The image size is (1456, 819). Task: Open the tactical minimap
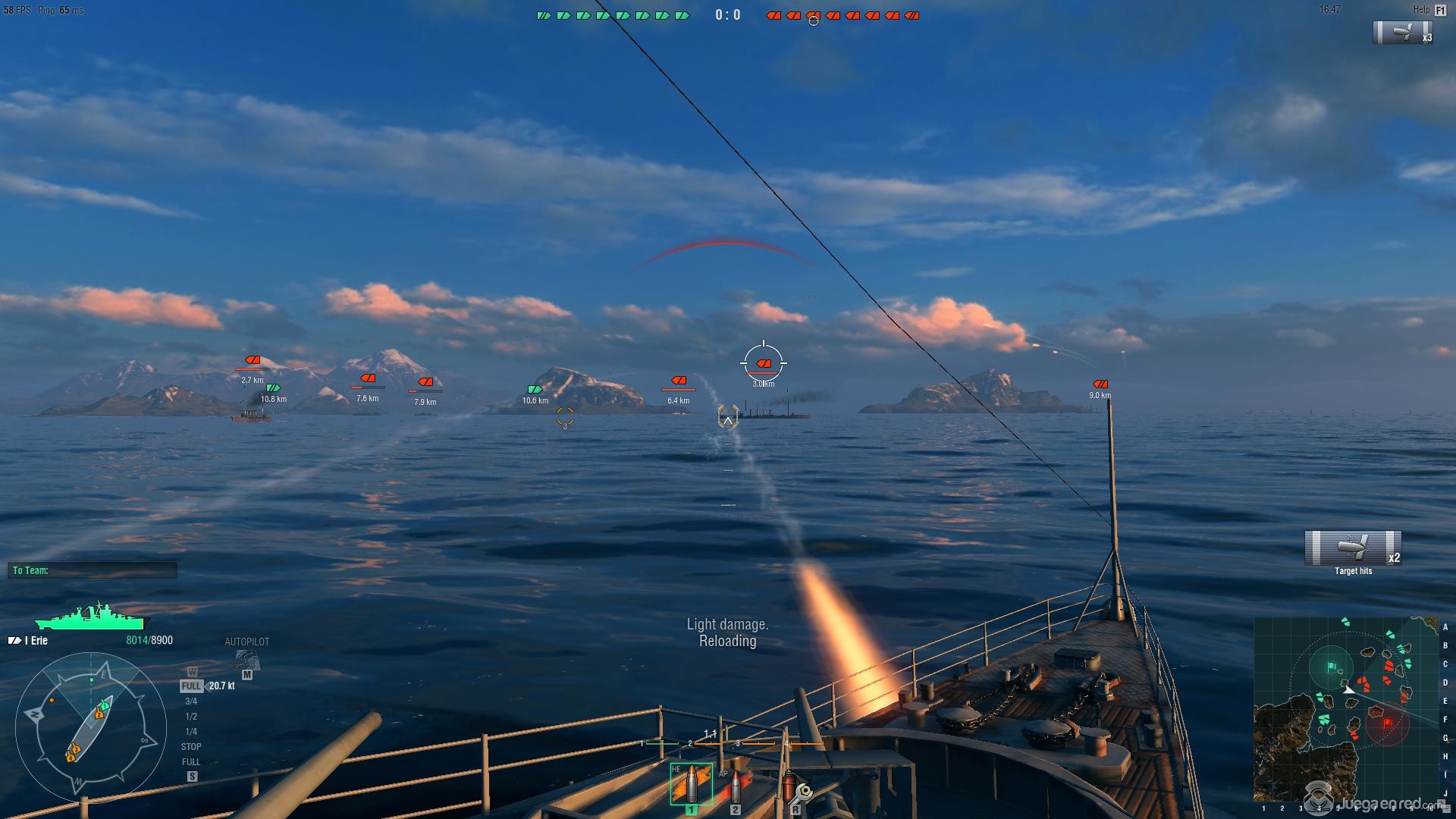pyautogui.click(x=1346, y=709)
